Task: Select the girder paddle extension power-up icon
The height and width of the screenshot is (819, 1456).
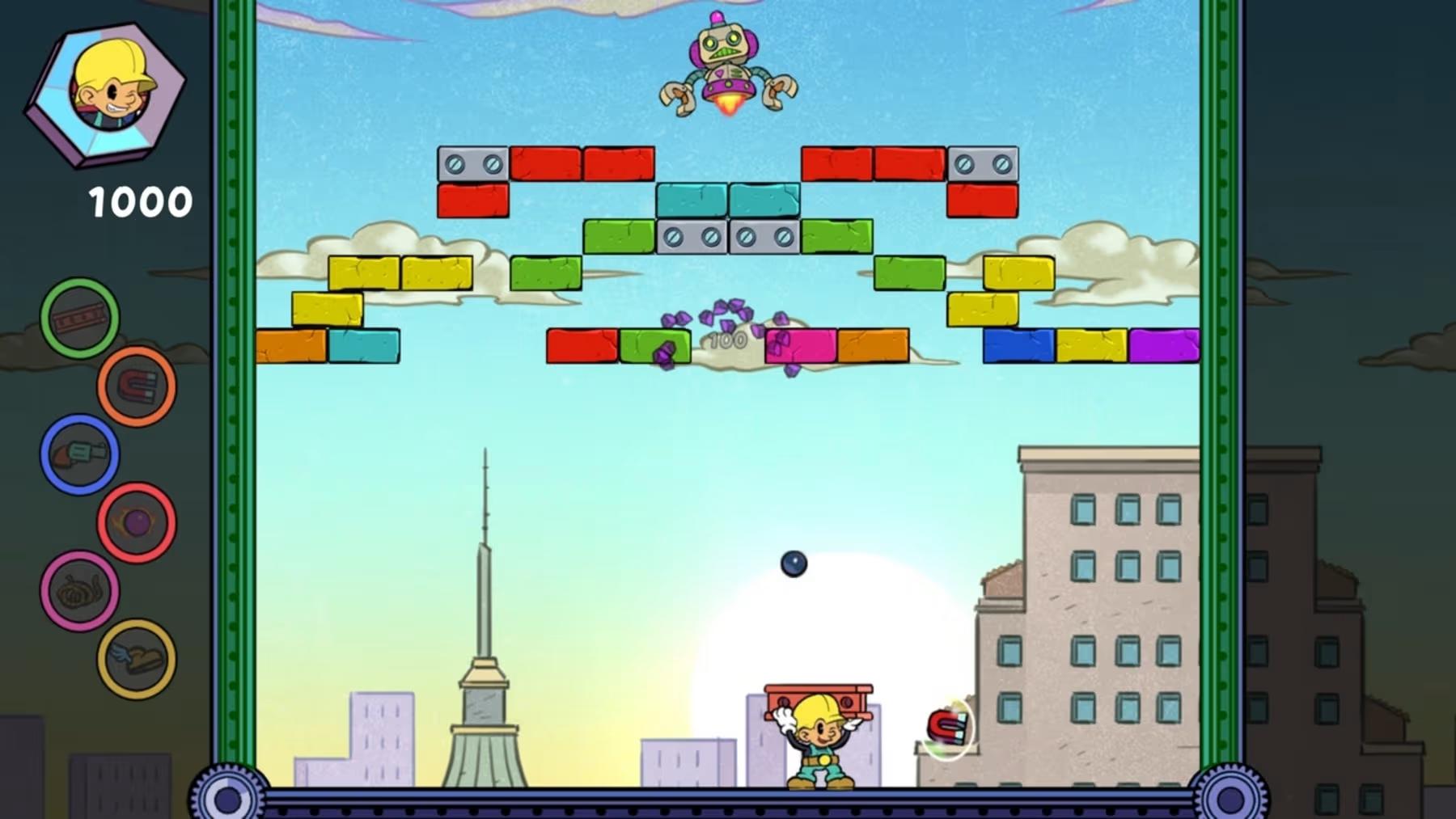Action: click(78, 318)
